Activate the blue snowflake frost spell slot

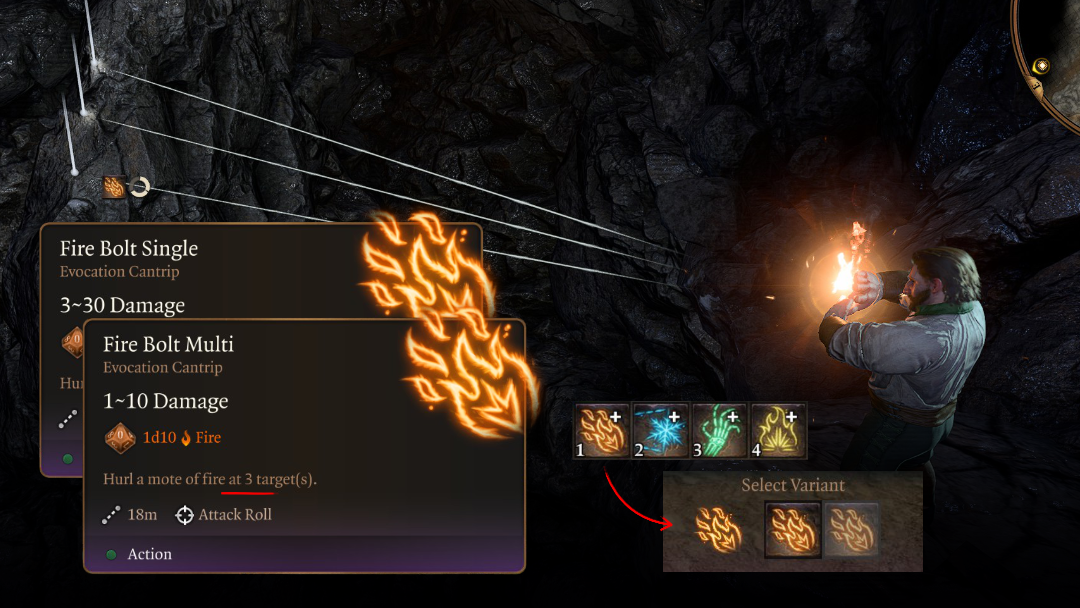[661, 431]
